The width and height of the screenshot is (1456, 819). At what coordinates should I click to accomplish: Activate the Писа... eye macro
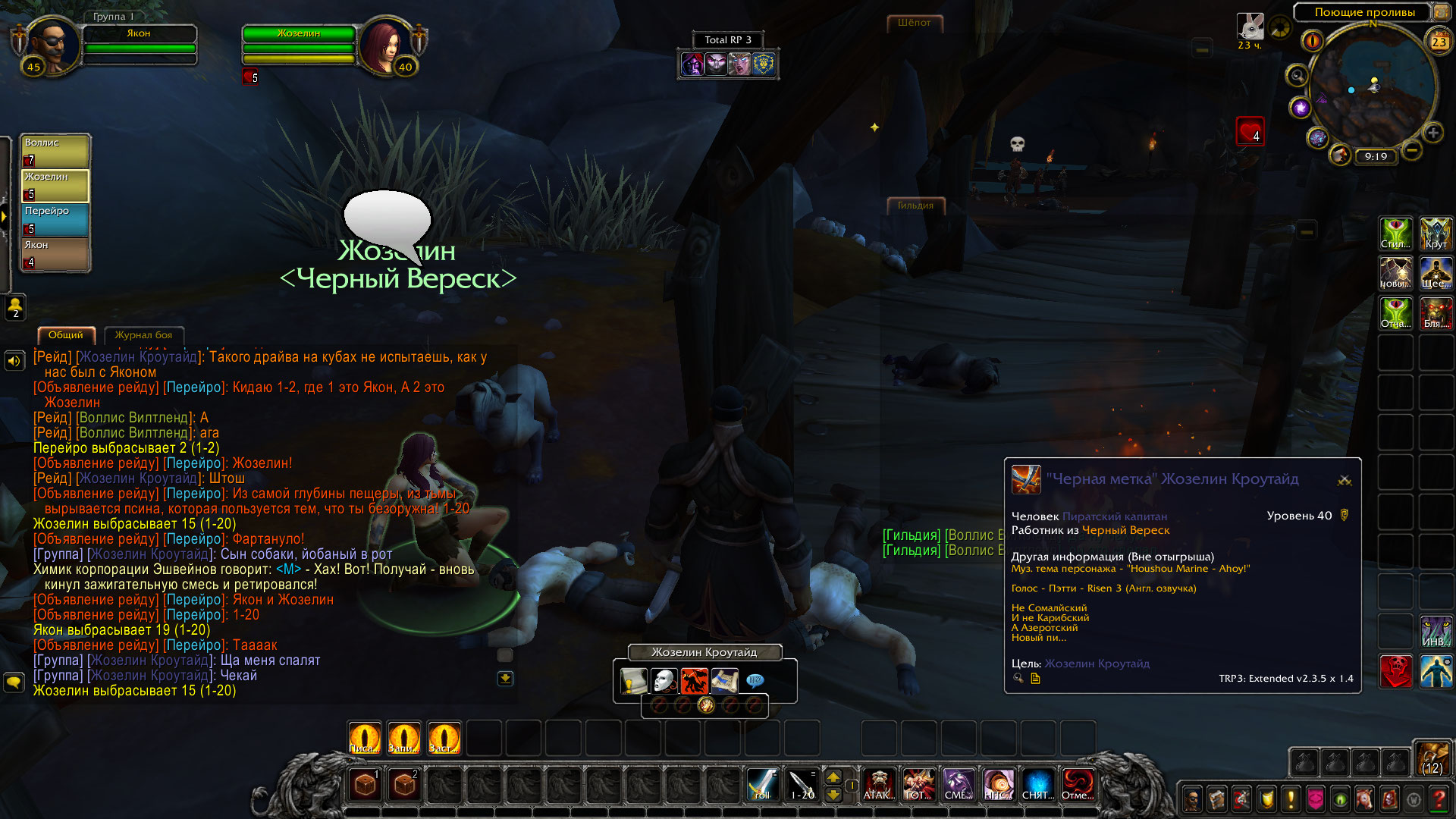pos(364,737)
